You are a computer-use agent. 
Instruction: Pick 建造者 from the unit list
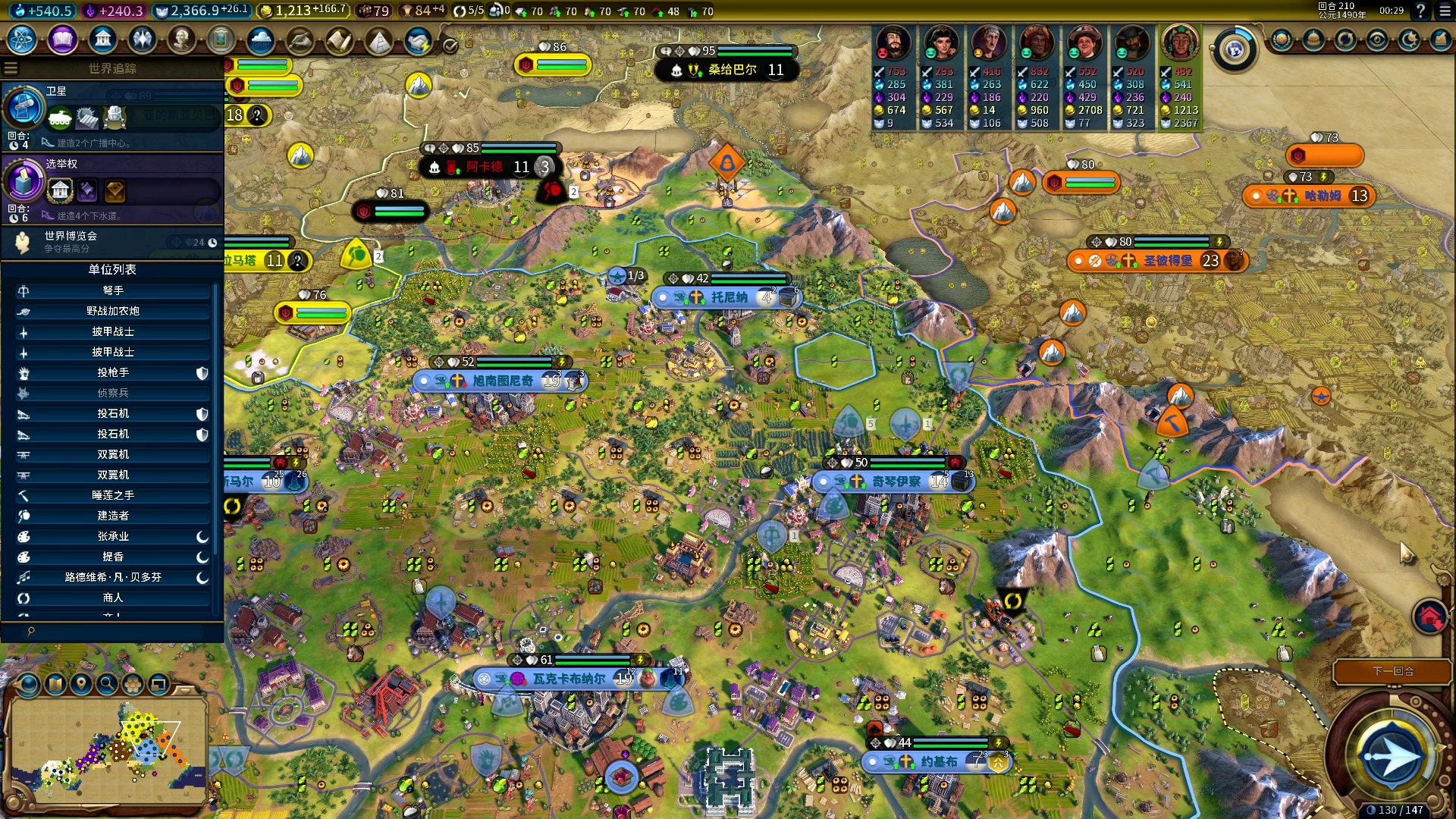click(112, 516)
